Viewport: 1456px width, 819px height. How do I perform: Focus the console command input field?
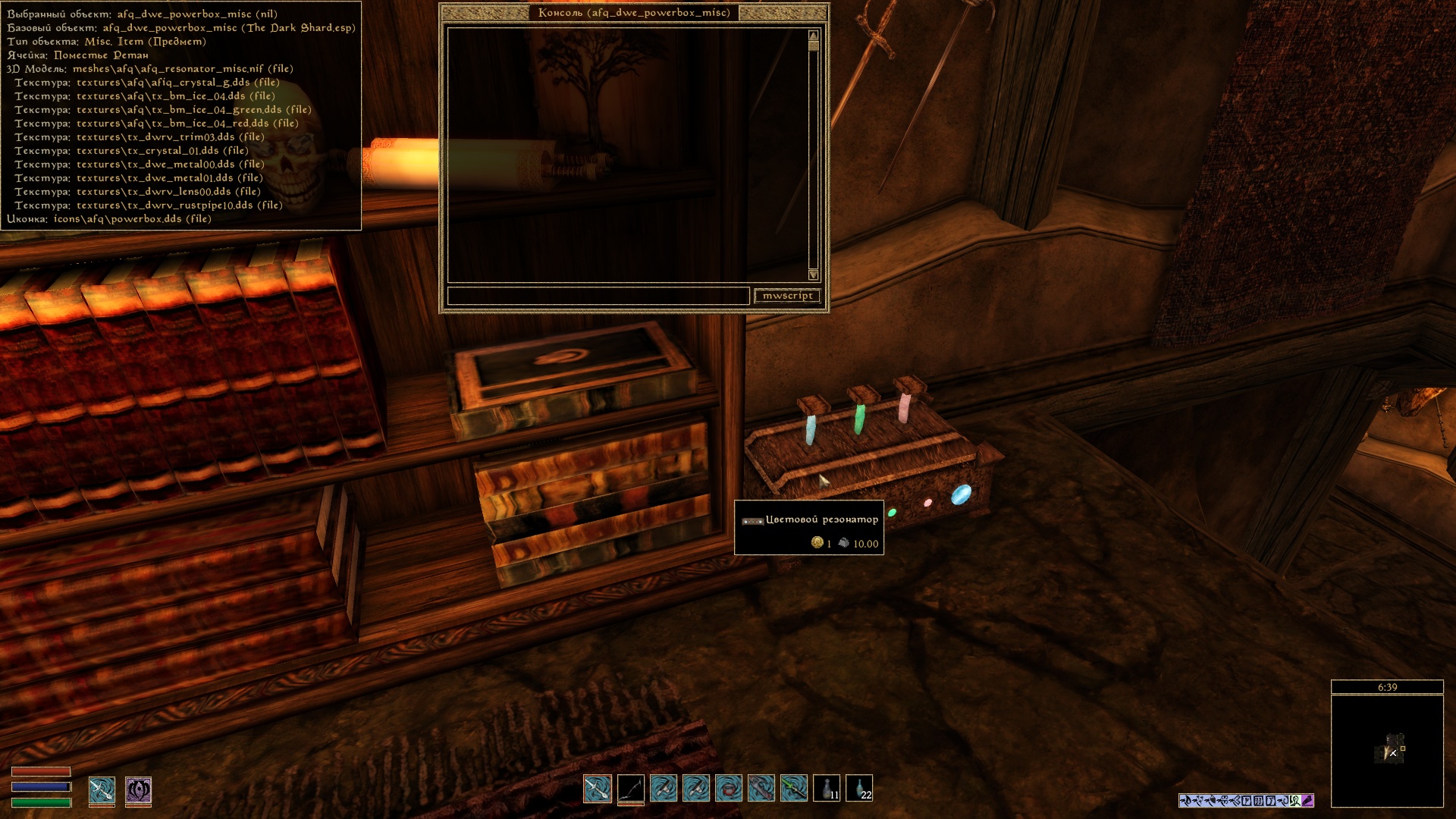(598, 296)
